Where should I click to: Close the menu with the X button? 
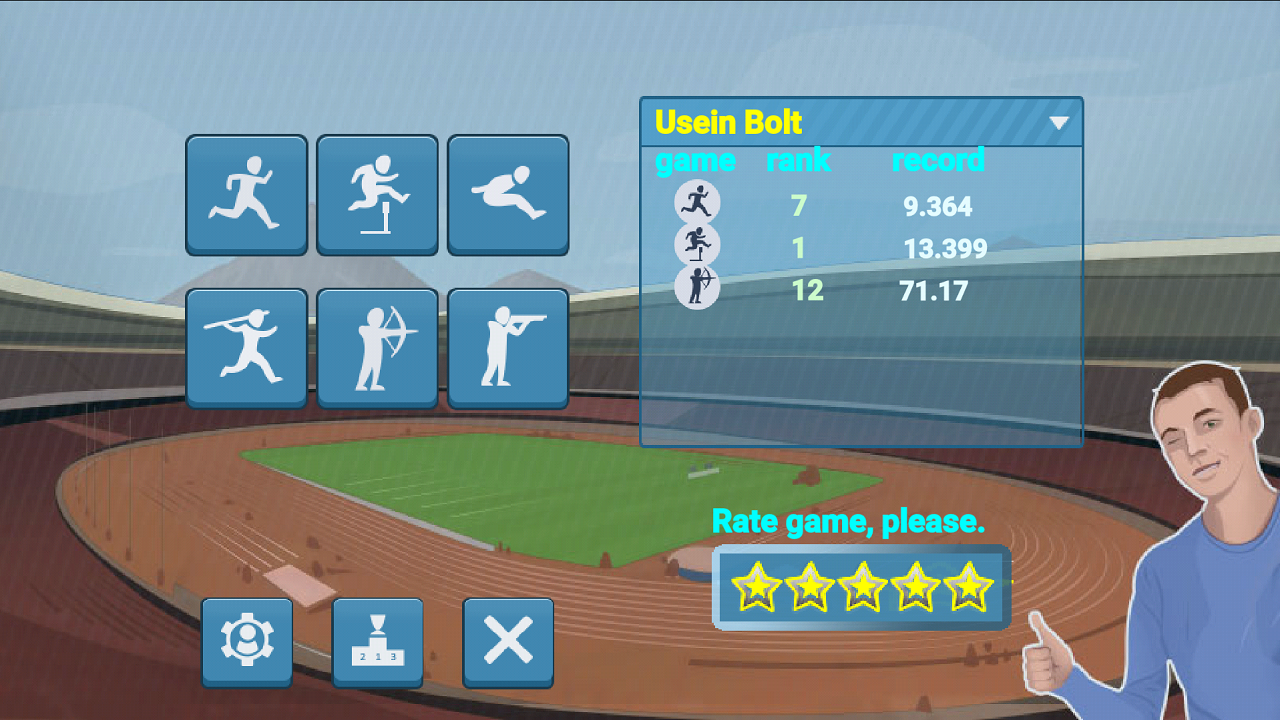coord(508,644)
